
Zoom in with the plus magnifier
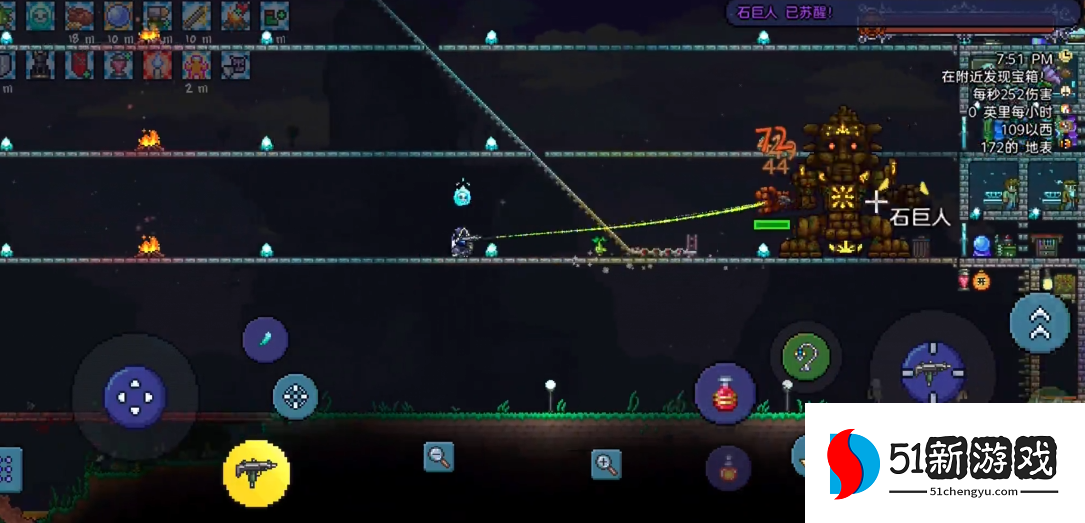pos(606,463)
